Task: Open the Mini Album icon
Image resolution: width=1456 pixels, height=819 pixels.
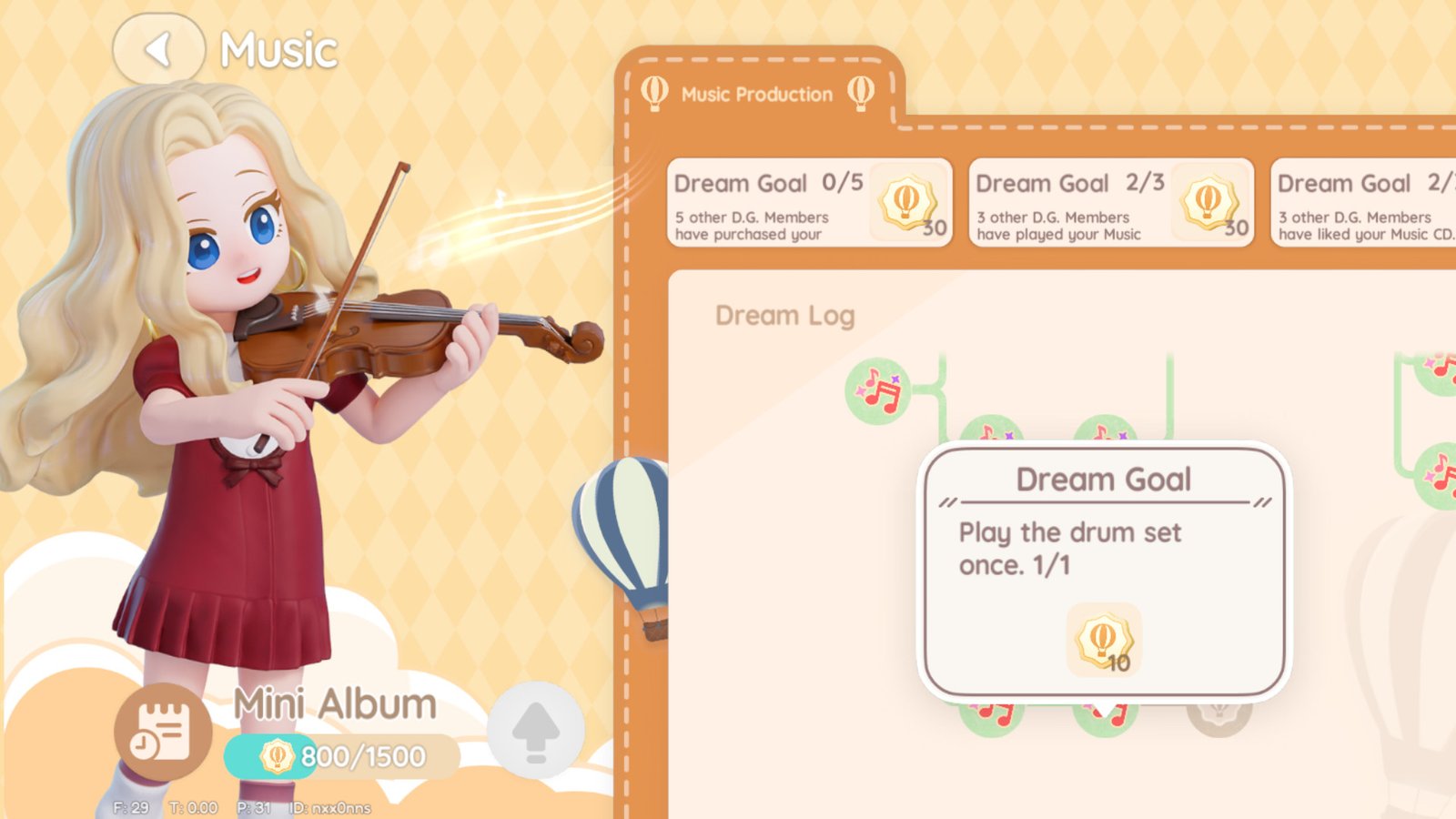Action: pyautogui.click(x=160, y=733)
